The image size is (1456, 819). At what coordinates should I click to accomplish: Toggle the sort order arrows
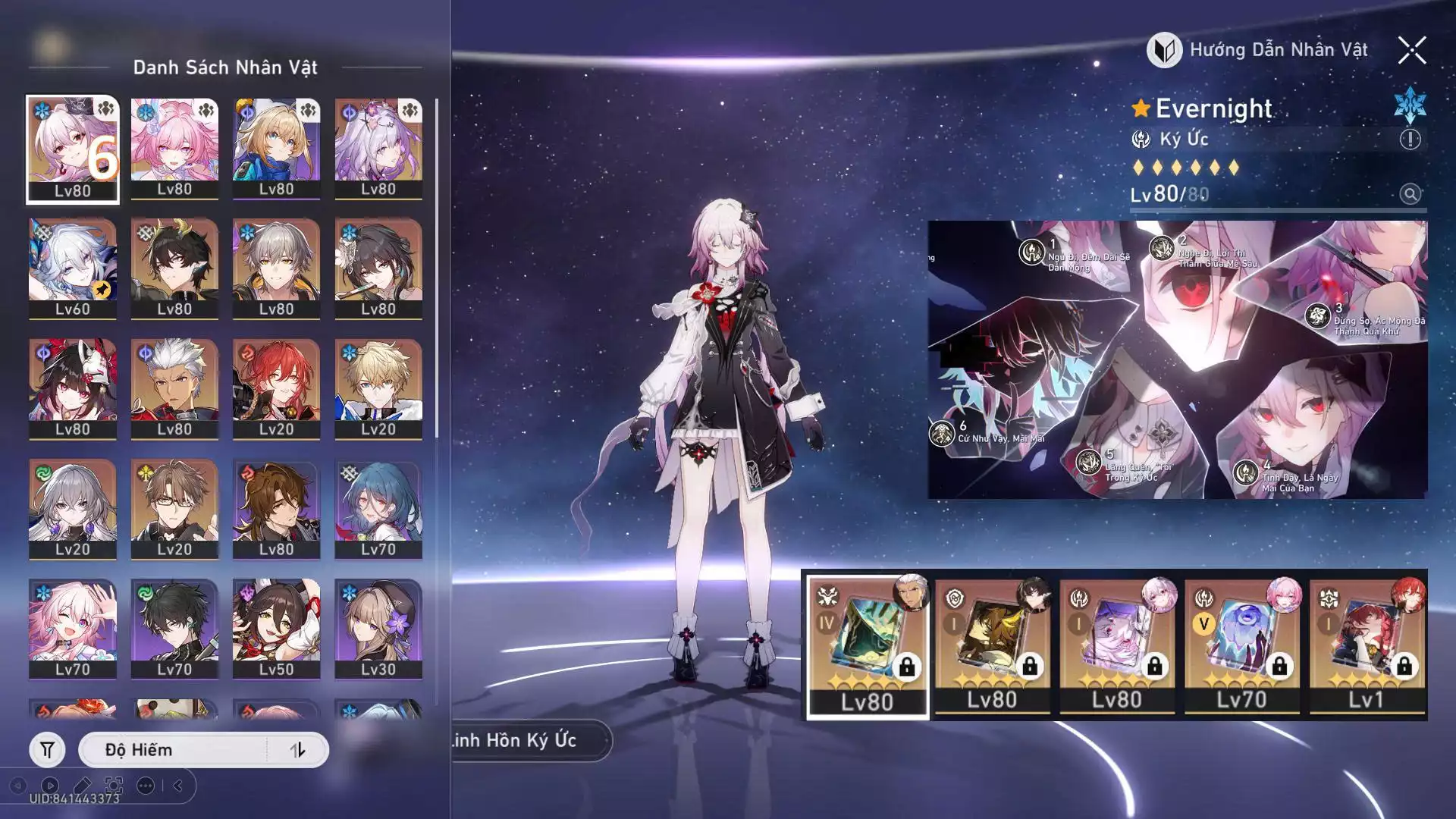point(297,750)
